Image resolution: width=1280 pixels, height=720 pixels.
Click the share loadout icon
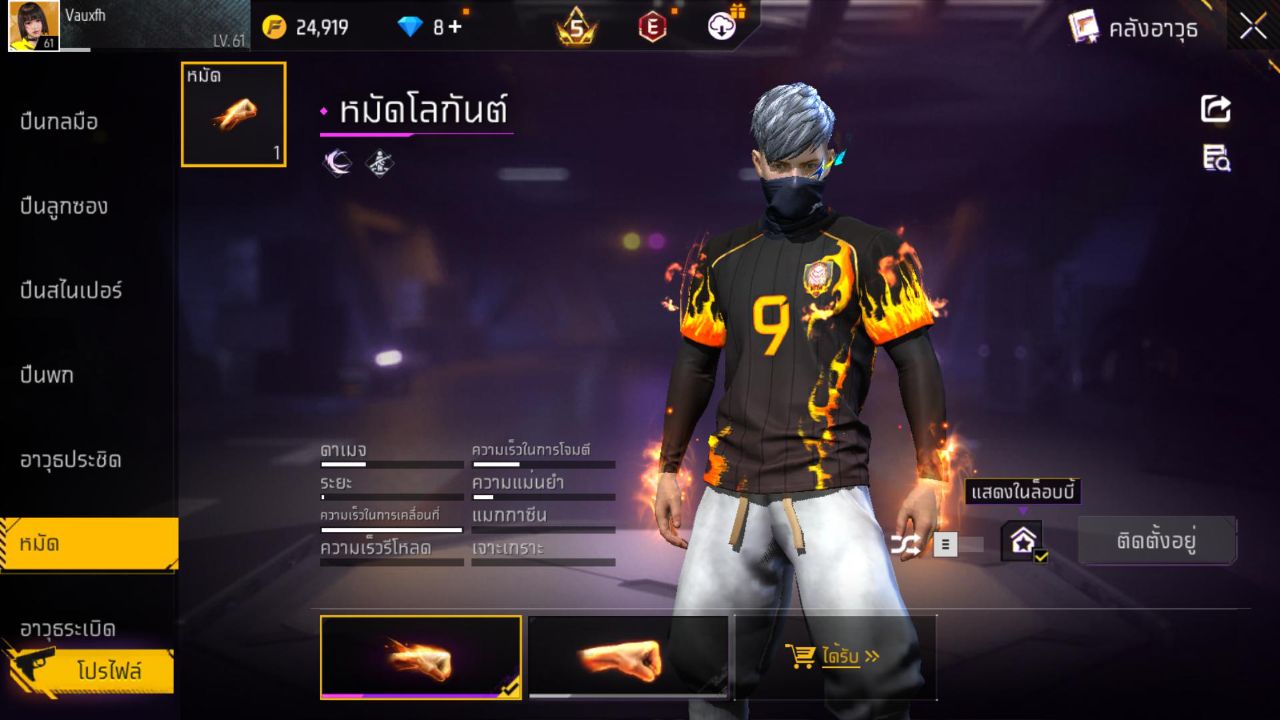1215,110
